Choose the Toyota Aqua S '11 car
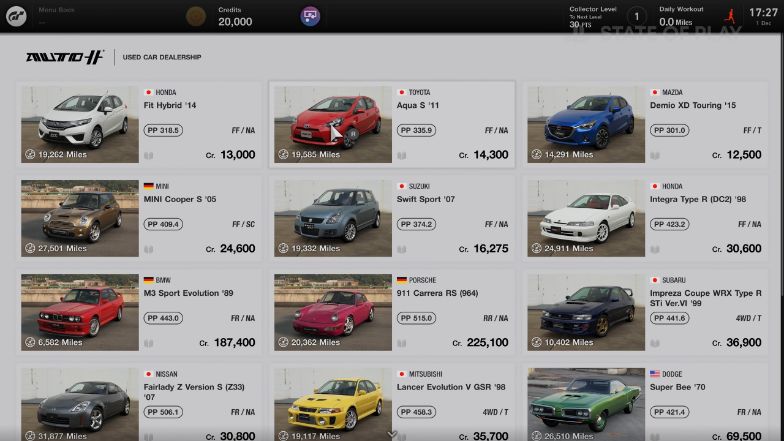The image size is (784, 441). click(392, 125)
